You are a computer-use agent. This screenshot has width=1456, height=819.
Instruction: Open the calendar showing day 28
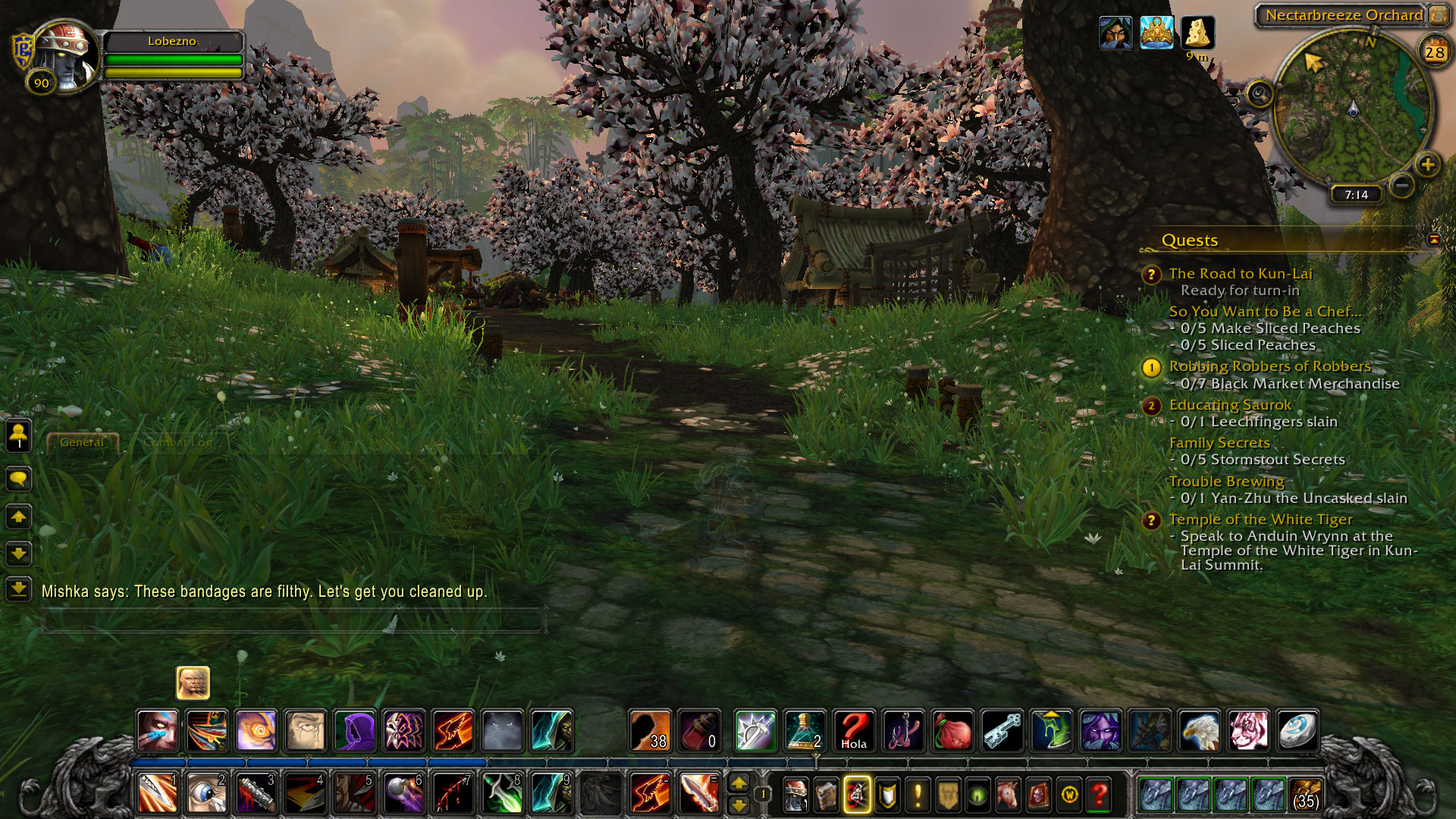coord(1434,52)
